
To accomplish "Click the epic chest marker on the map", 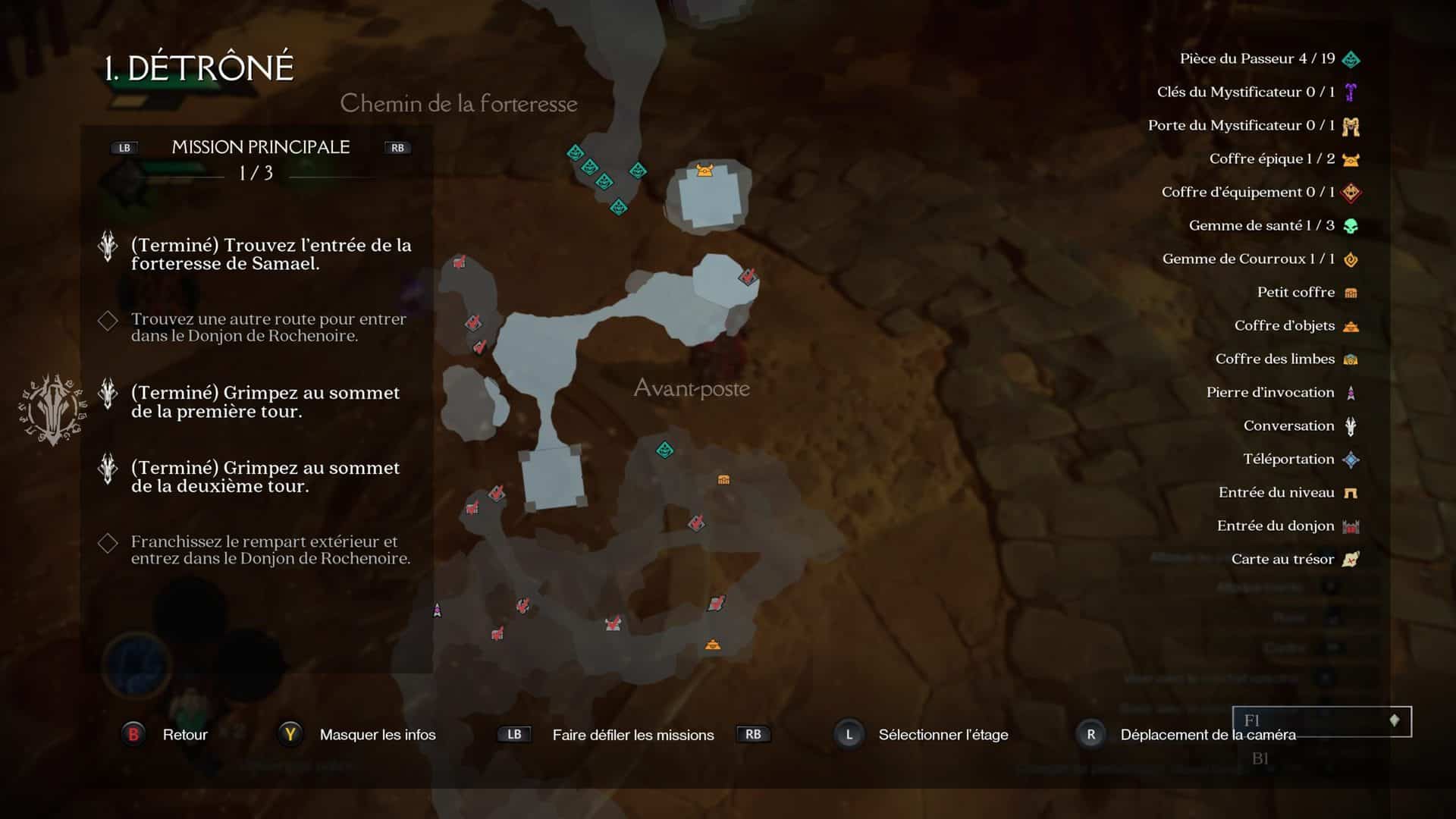I will coord(704,170).
